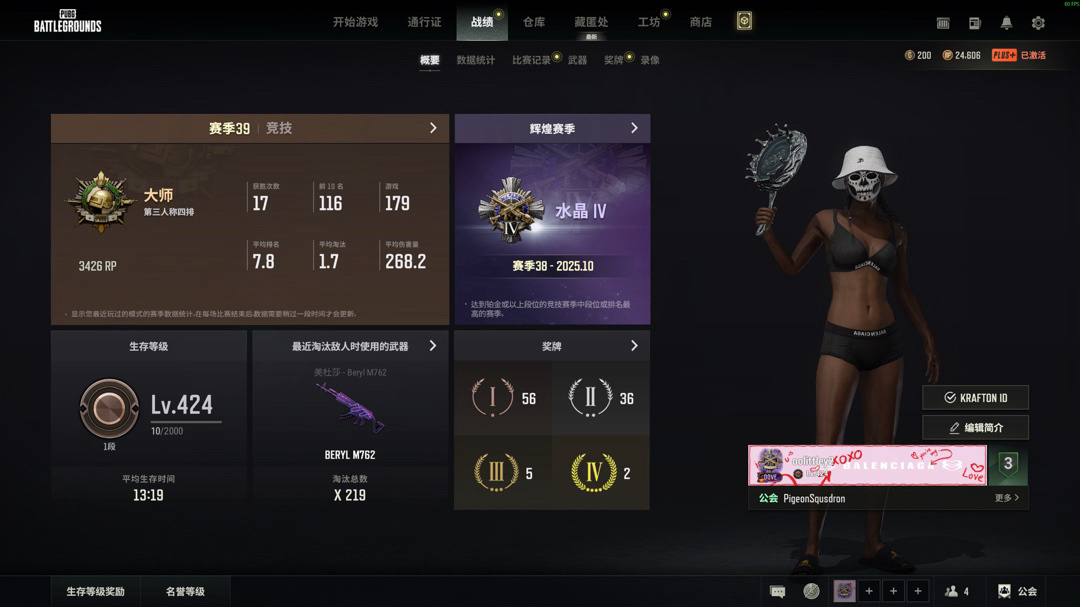This screenshot has height=607, width=1080.
Task: Switch to the 数据统计 tab
Action: pos(476,60)
